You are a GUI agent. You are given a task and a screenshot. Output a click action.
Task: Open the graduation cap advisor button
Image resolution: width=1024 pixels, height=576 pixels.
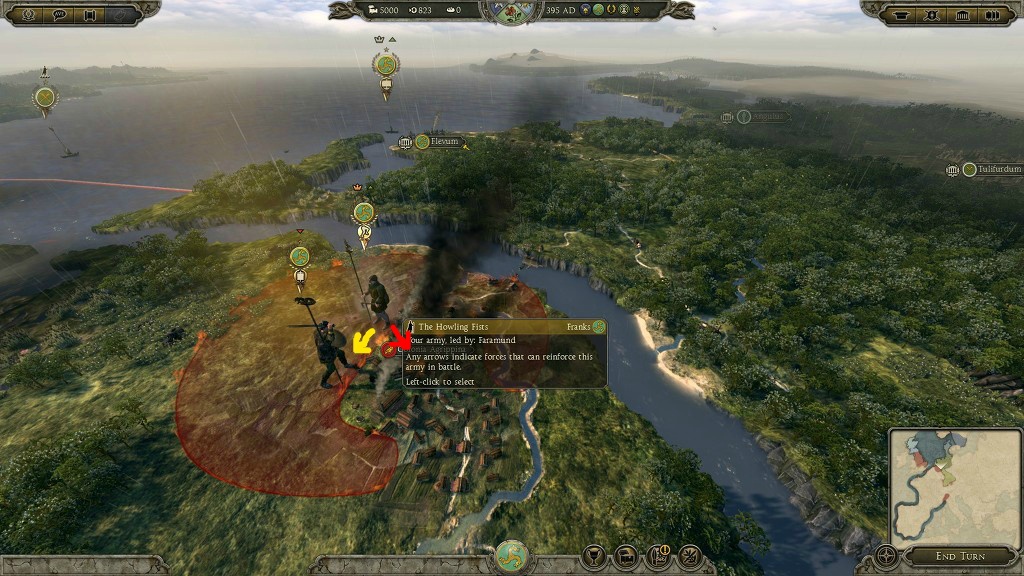900,15
